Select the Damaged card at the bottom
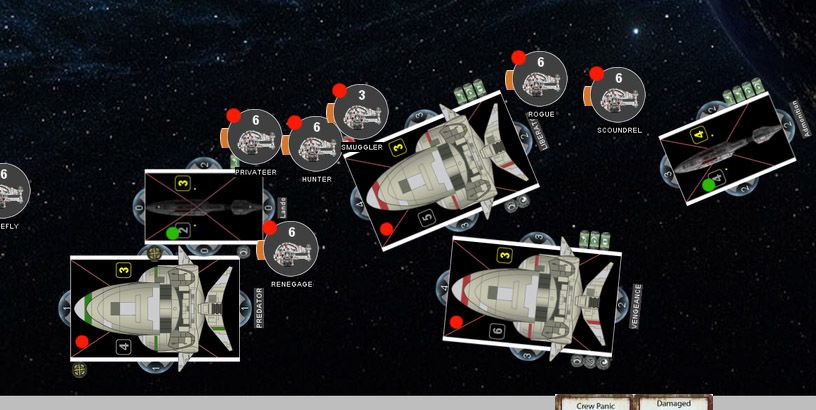 click(x=672, y=403)
